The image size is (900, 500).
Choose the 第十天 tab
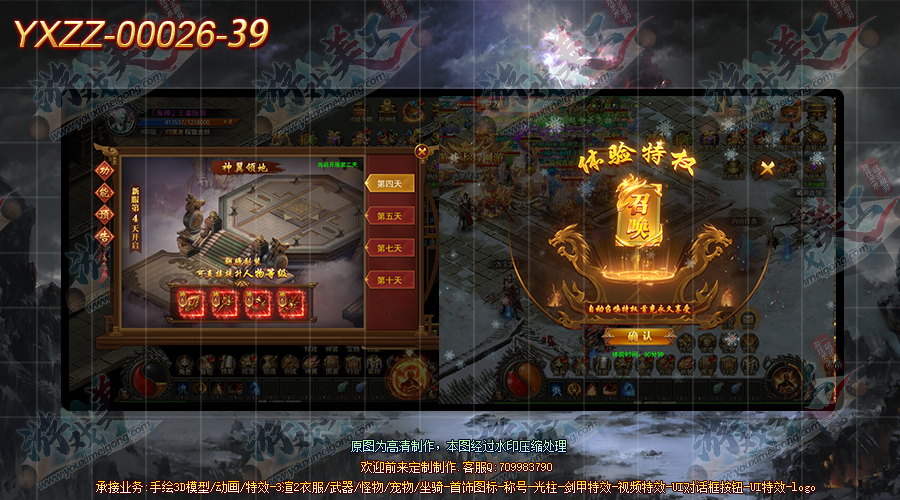389,280
